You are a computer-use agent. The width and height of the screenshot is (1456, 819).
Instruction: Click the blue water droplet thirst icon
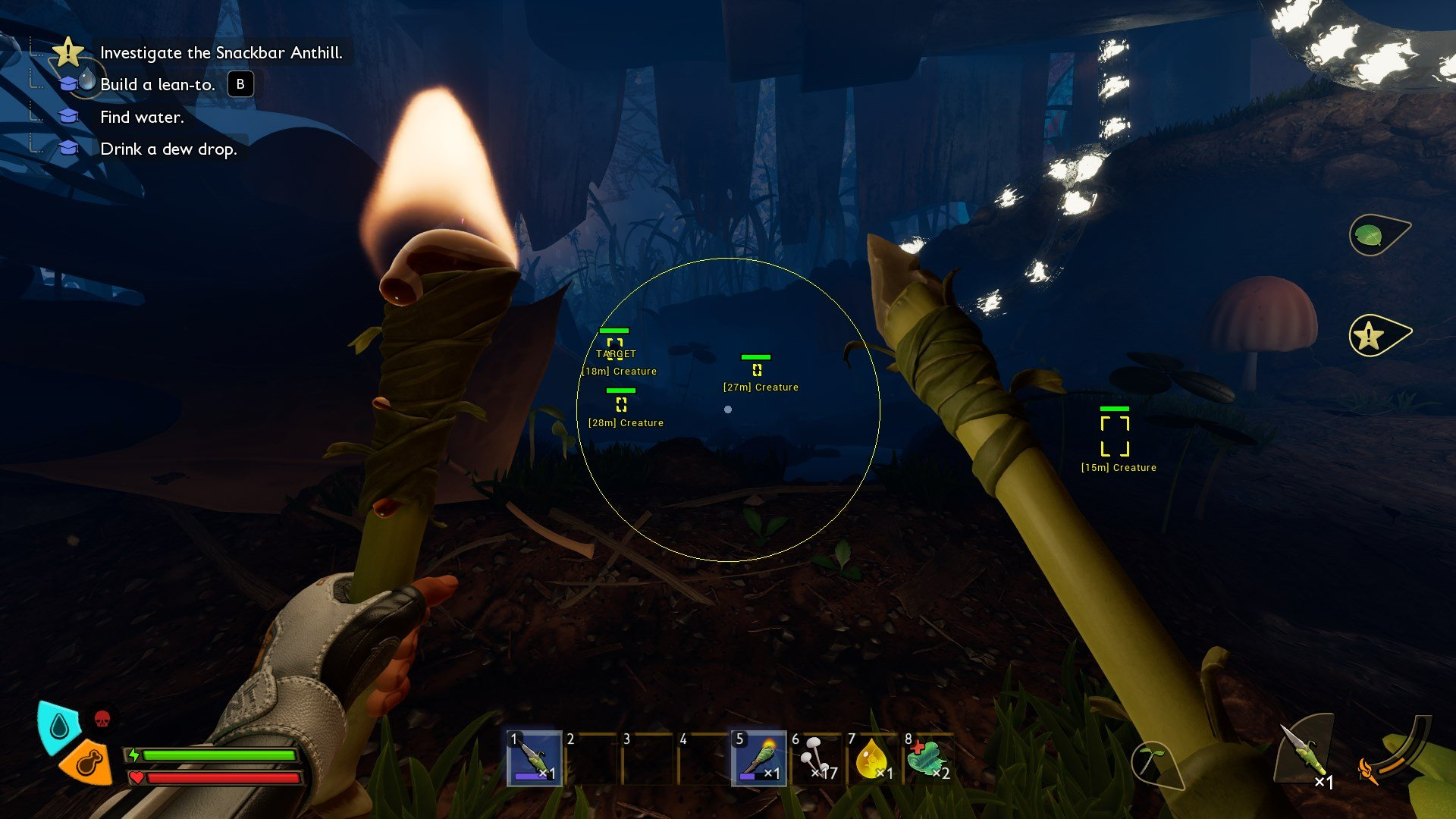point(59,726)
